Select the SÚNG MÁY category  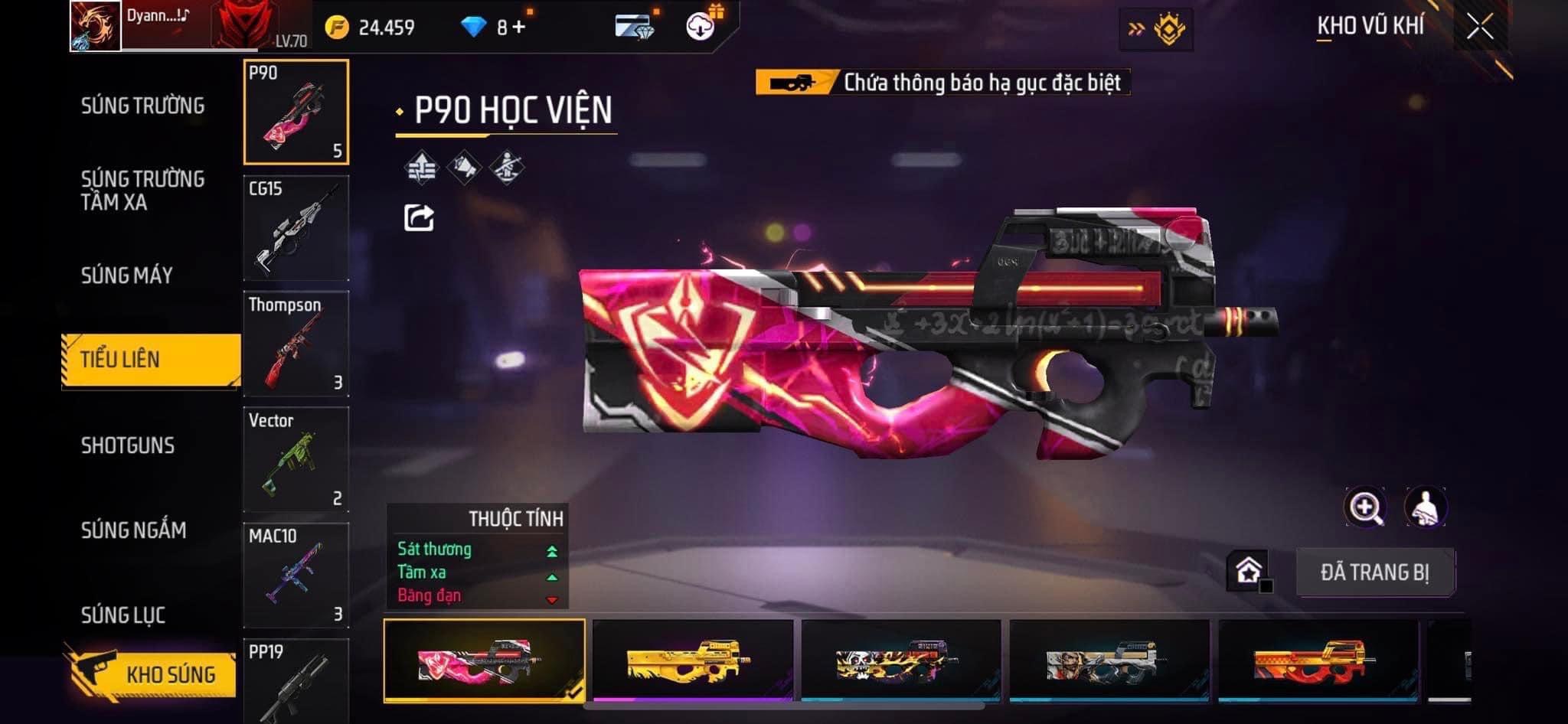click(127, 276)
